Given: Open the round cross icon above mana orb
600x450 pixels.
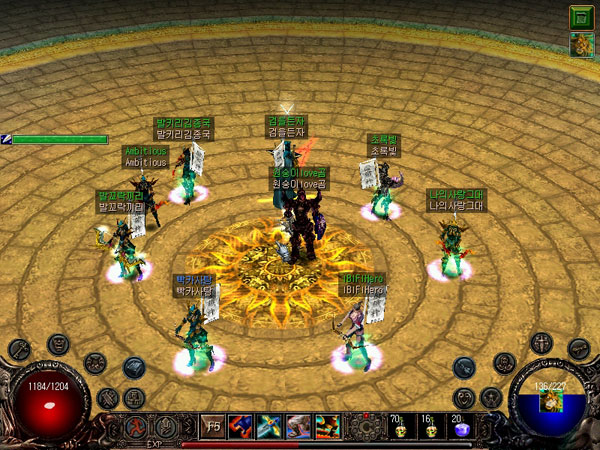Looking at the screenshot, I should point(541,342).
